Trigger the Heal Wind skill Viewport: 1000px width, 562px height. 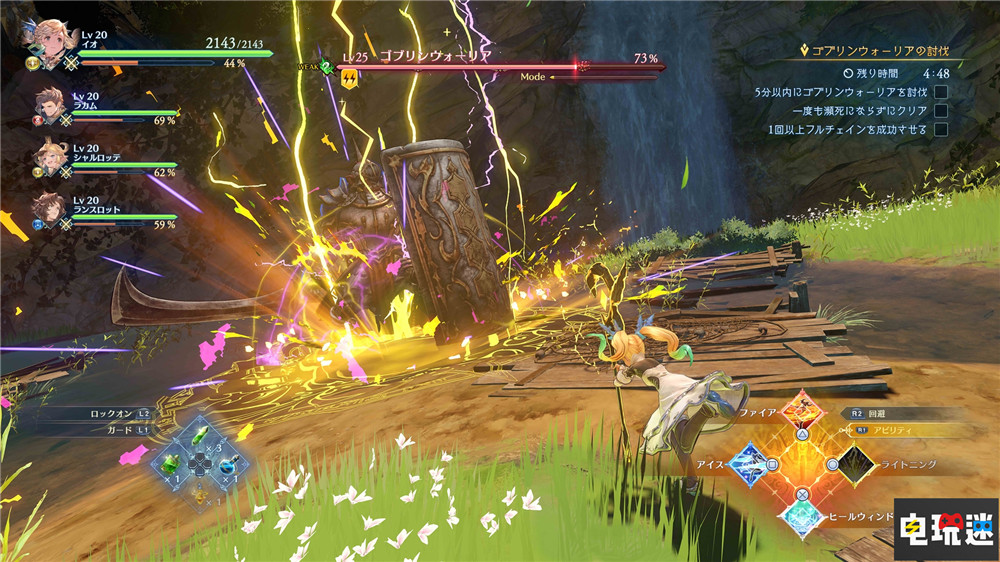click(x=804, y=518)
